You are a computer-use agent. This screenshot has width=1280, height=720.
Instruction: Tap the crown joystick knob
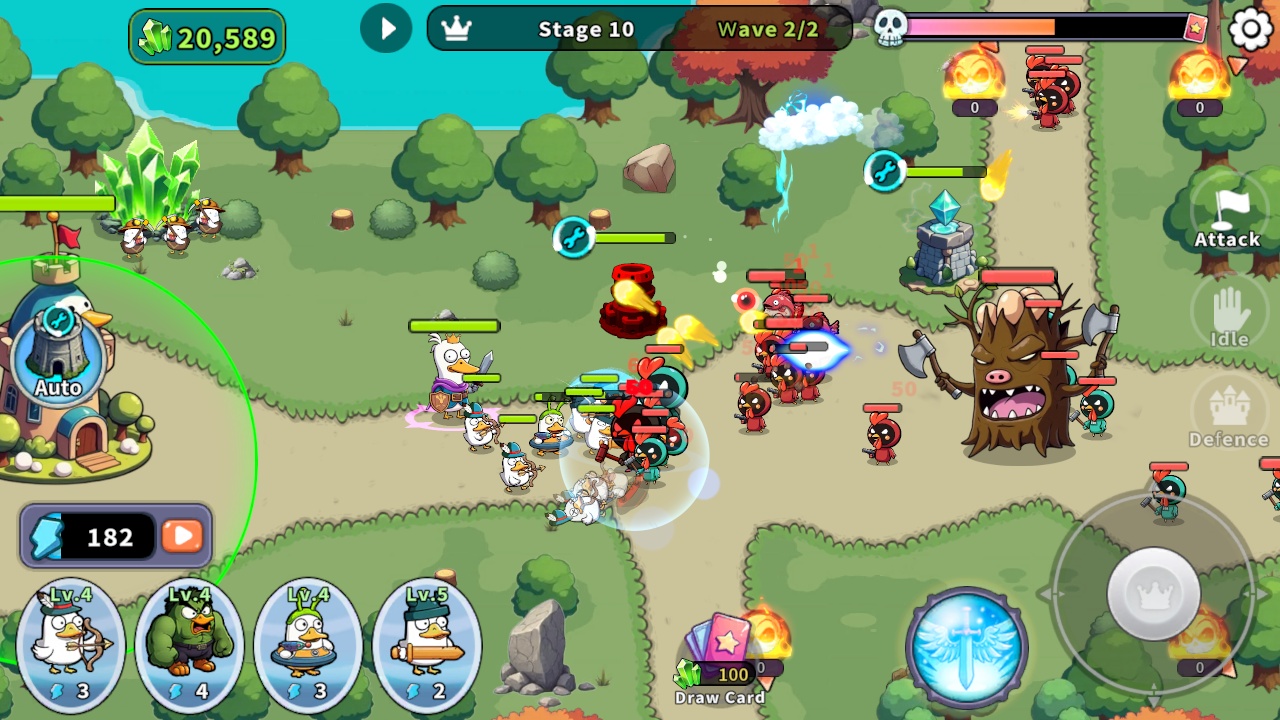pos(1154,593)
